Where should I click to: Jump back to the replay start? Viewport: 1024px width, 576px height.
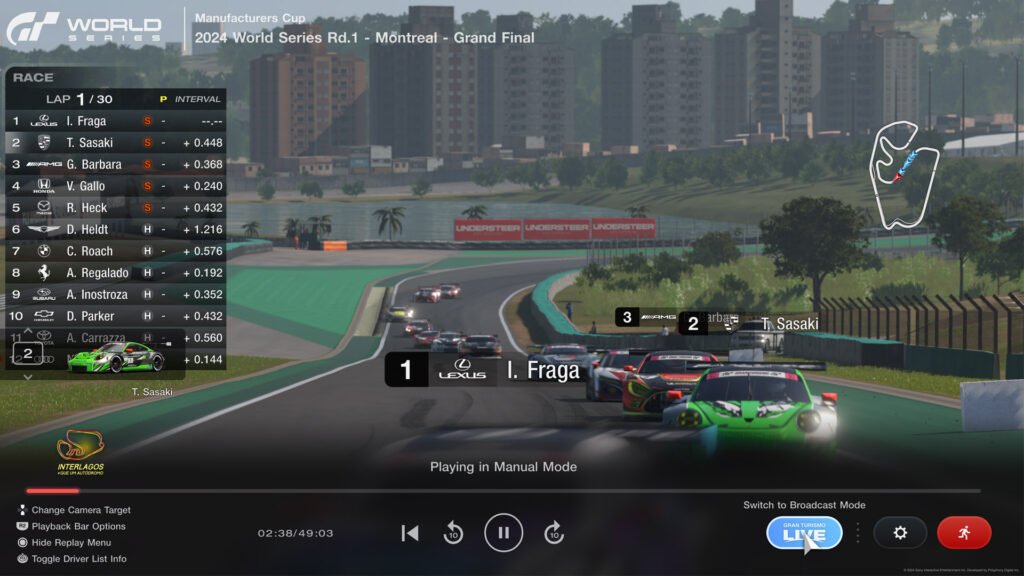tap(409, 533)
